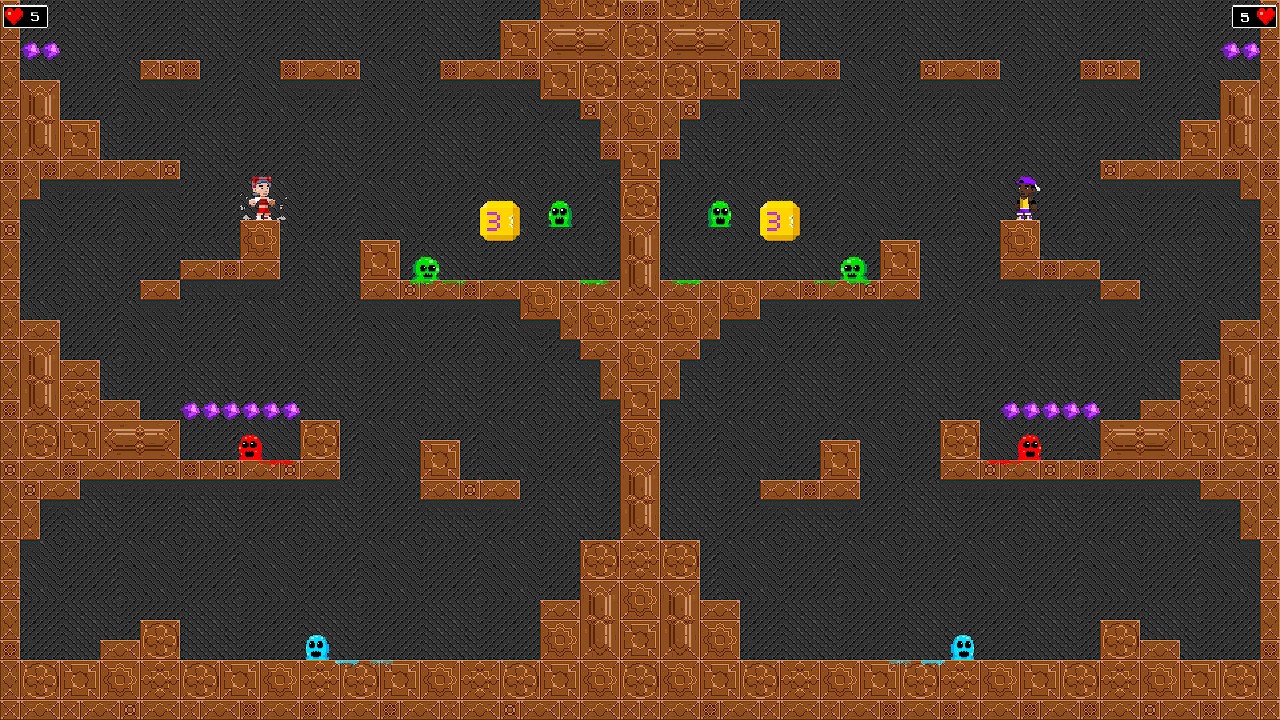Click the green slime on the left middle platform
This screenshot has height=720, width=1280.
[x=427, y=268]
